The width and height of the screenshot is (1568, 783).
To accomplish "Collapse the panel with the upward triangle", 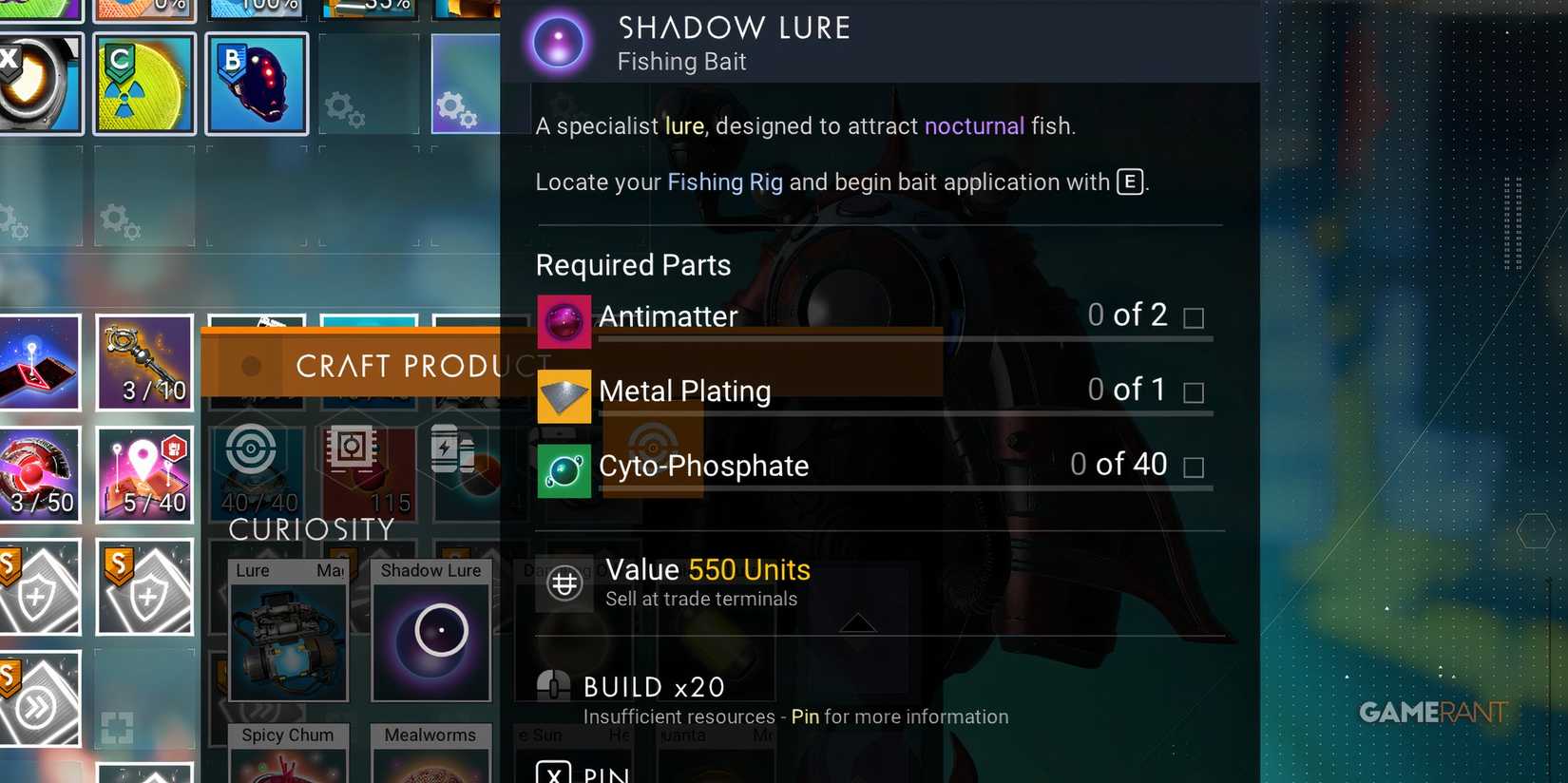I will pyautogui.click(x=858, y=622).
